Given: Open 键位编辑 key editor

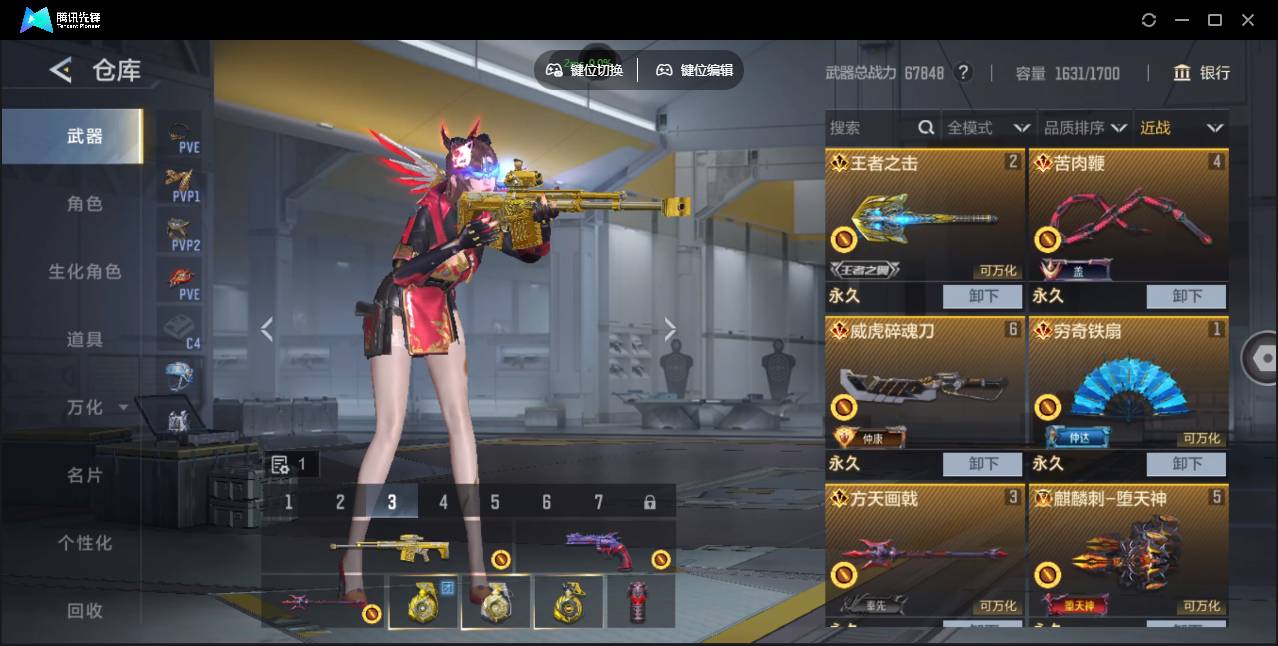Looking at the screenshot, I should [694, 70].
